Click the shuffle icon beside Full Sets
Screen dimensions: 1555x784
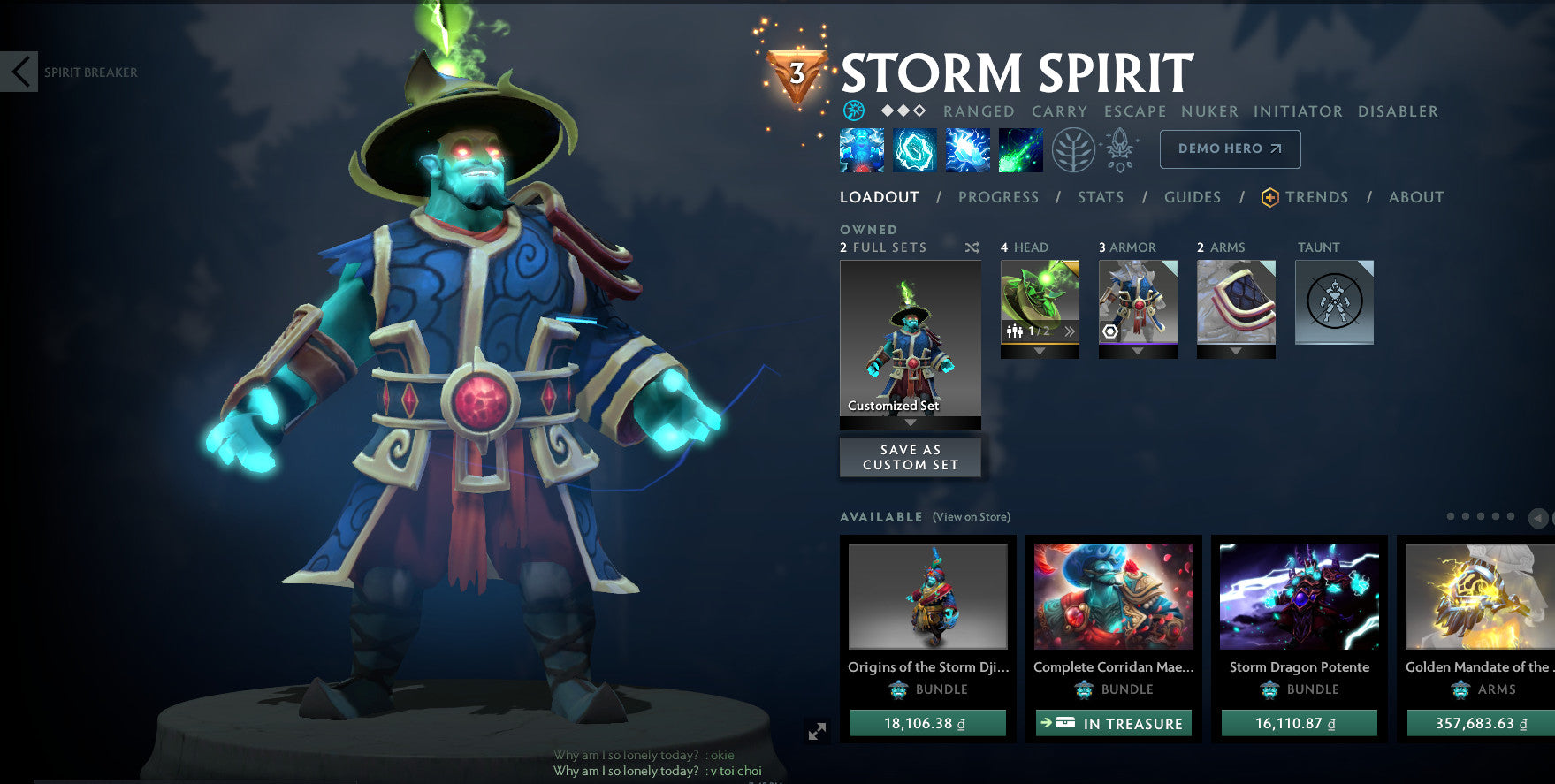coord(972,247)
